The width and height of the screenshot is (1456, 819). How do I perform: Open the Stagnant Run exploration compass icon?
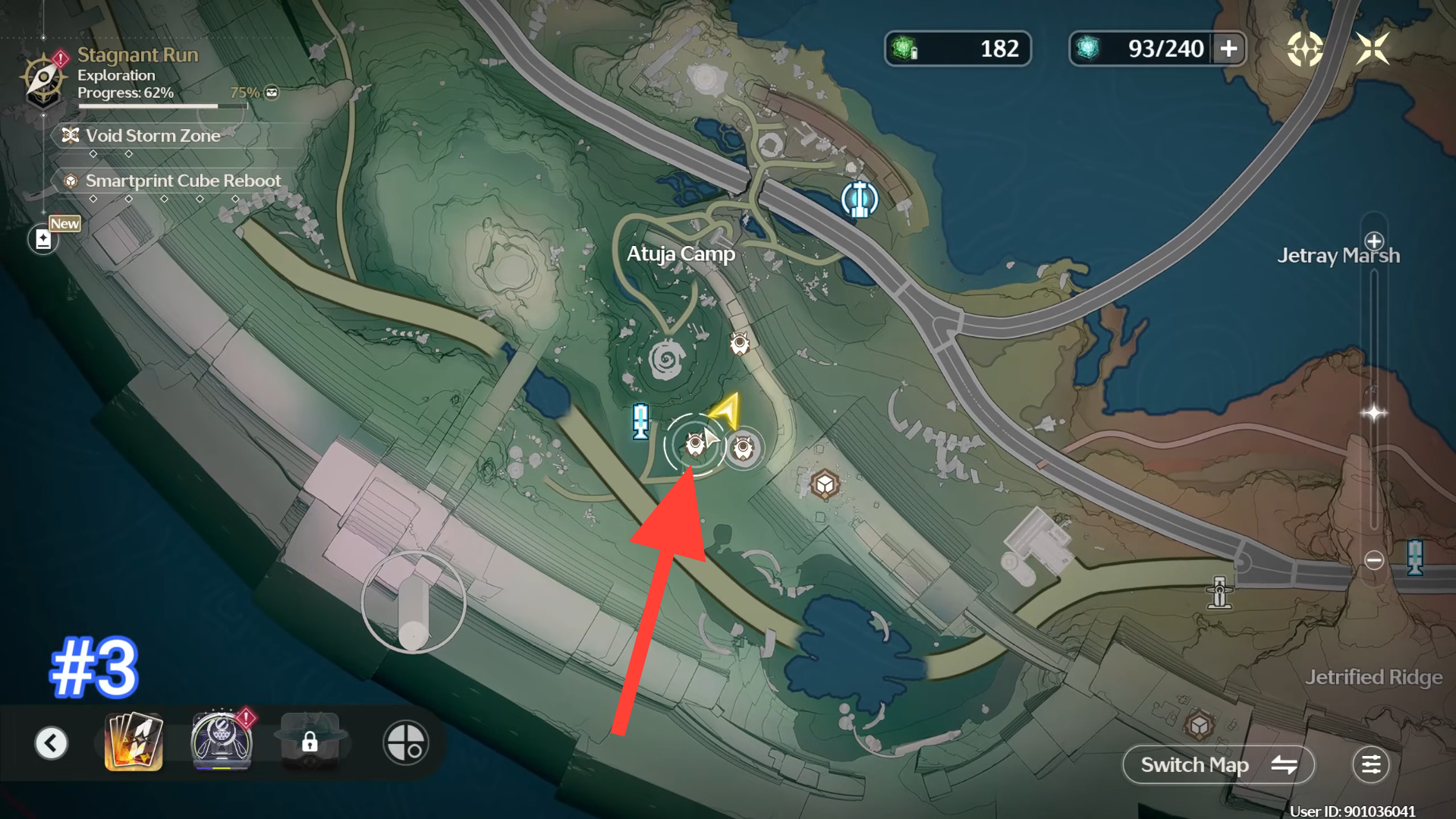coord(43,77)
